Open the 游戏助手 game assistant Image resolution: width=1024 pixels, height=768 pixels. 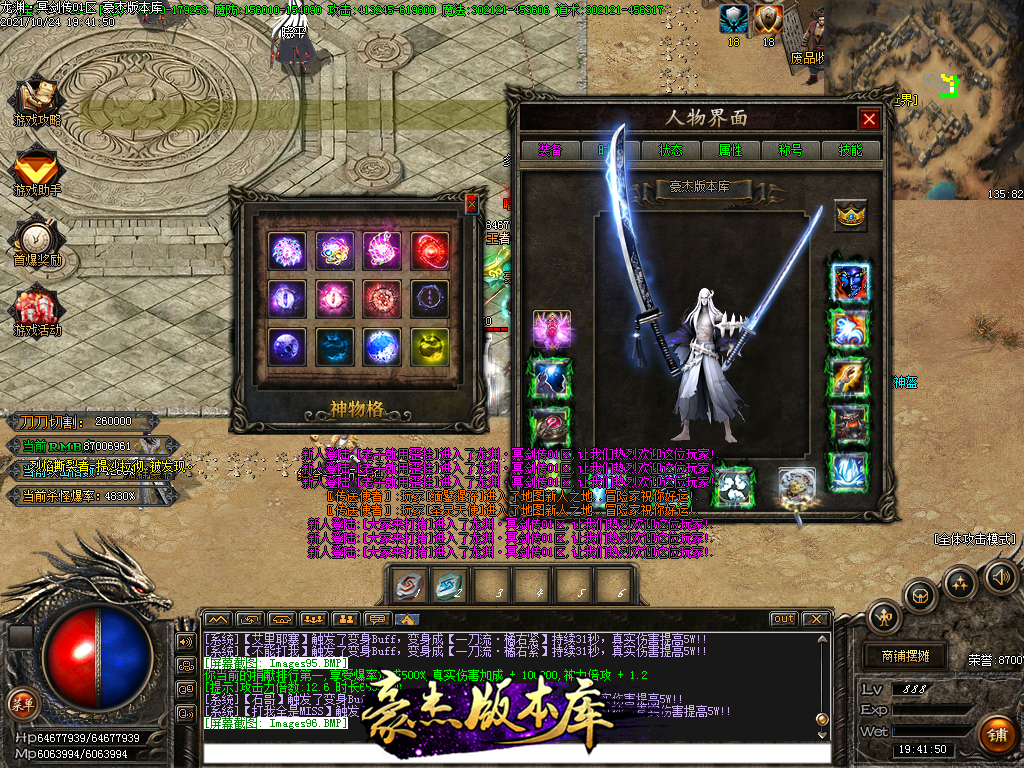pyautogui.click(x=37, y=172)
